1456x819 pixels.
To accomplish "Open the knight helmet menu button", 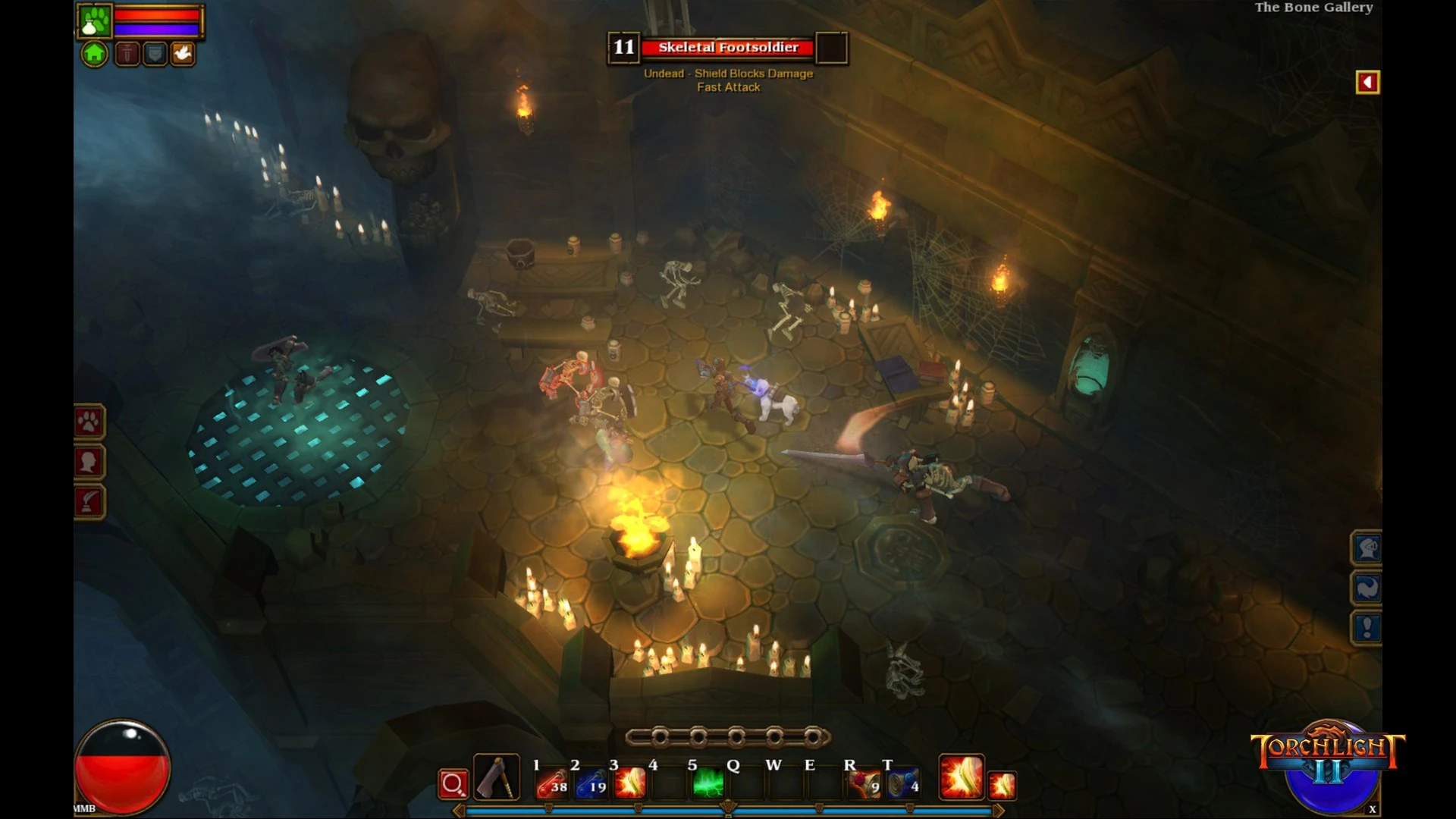I will 1367,548.
